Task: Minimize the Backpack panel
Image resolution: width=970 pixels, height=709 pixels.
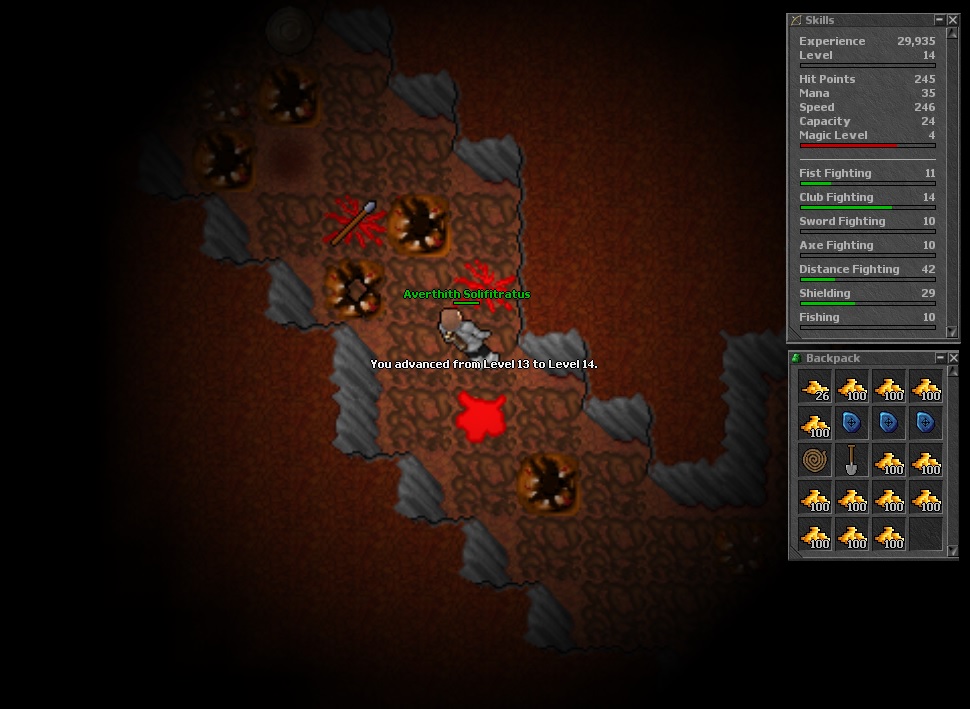Action: pyautogui.click(x=940, y=358)
